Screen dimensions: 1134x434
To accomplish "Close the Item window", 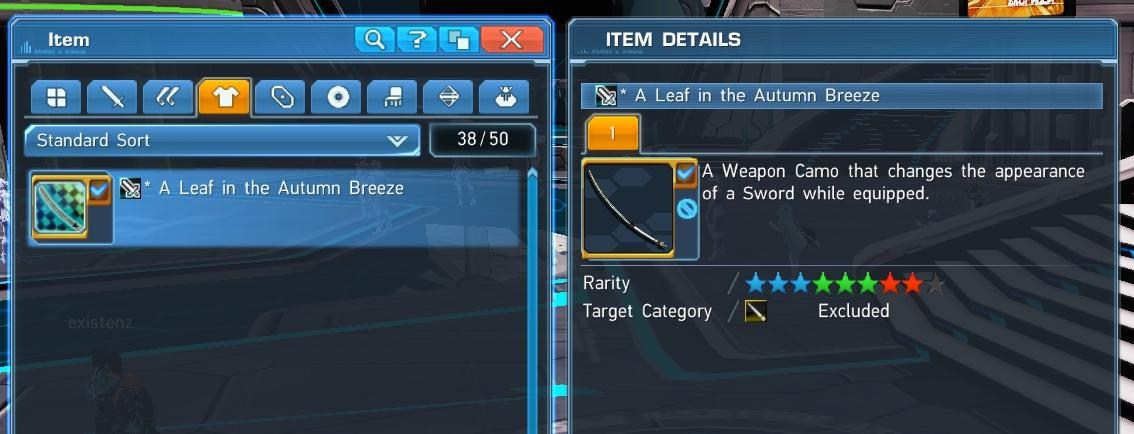I will pyautogui.click(x=511, y=40).
